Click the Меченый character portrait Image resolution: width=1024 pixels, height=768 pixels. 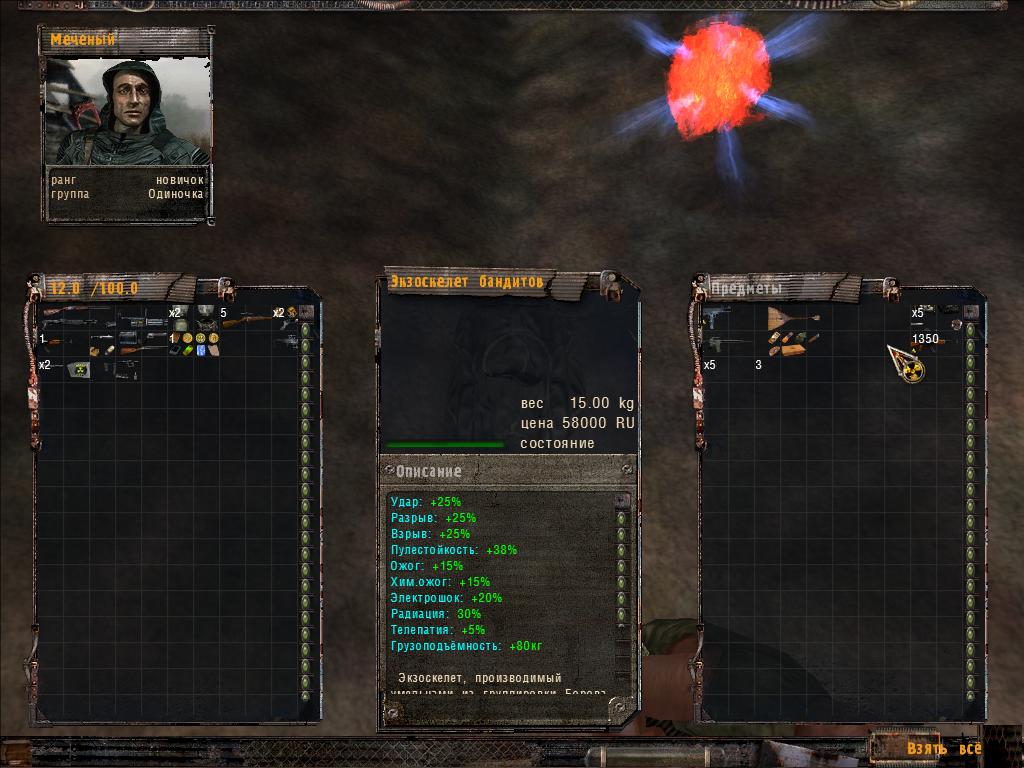pyautogui.click(x=127, y=112)
